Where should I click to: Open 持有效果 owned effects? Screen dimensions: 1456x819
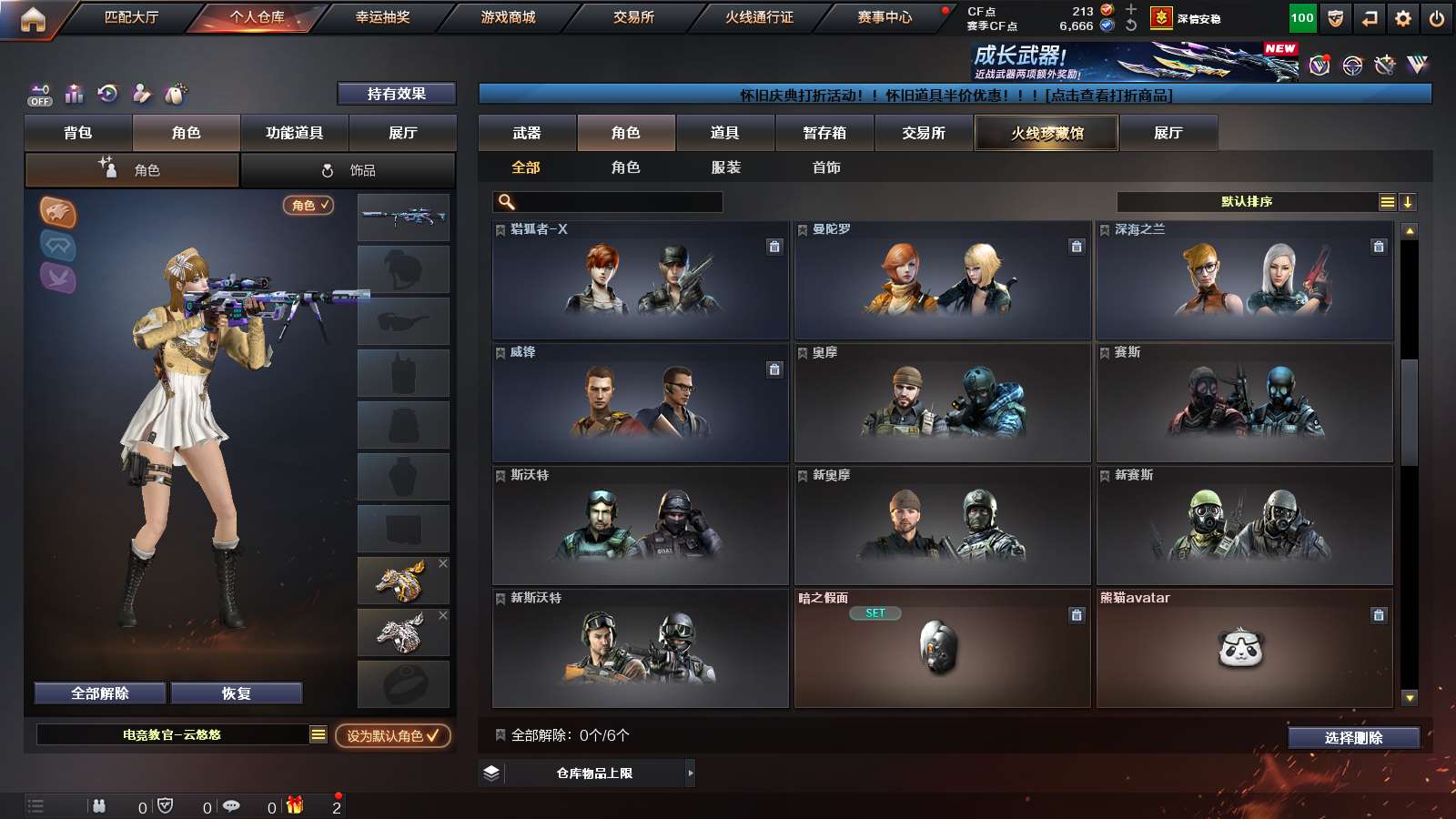[x=396, y=94]
